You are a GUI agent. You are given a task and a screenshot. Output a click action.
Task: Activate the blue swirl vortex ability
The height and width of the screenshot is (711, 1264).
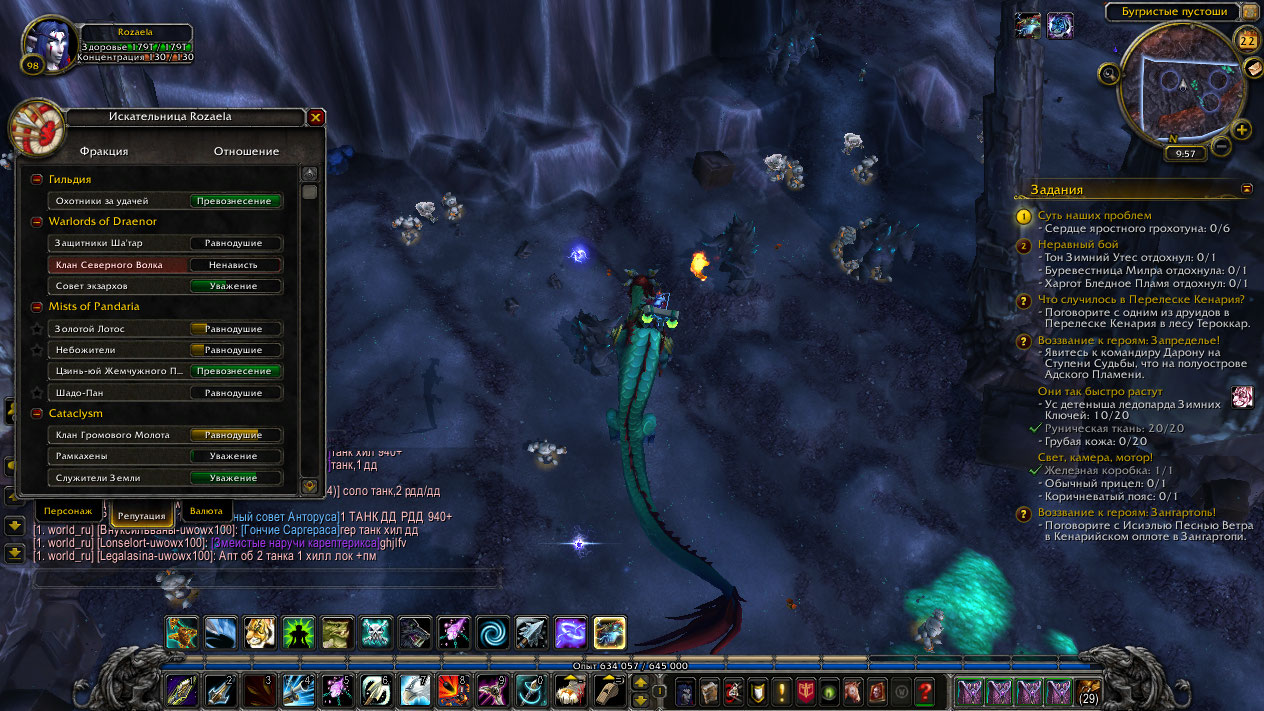(492, 632)
